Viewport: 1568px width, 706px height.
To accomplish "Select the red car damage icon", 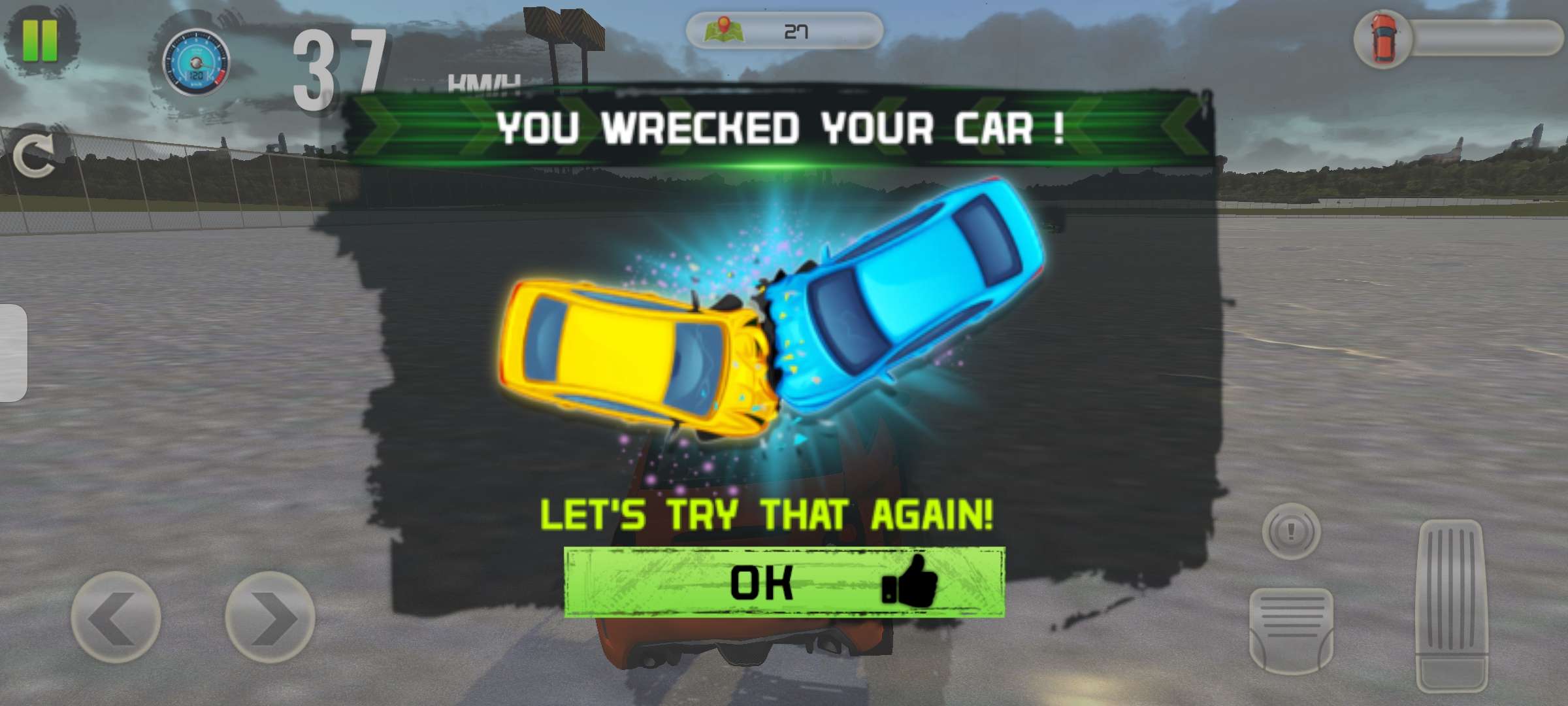I will (x=1383, y=39).
